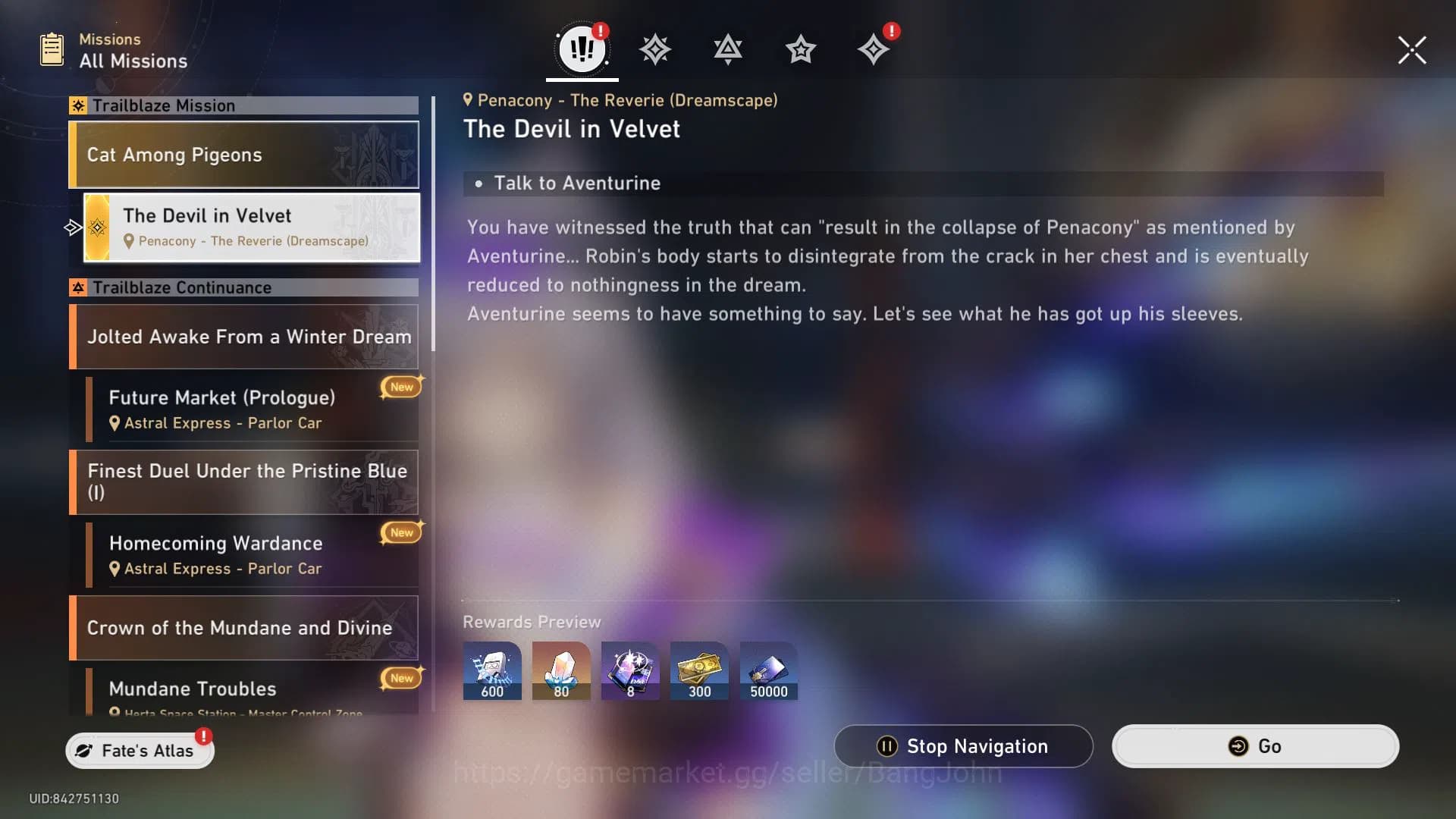Open the diamond tab with red alert
This screenshot has height=819, width=1456.
pos(873,50)
